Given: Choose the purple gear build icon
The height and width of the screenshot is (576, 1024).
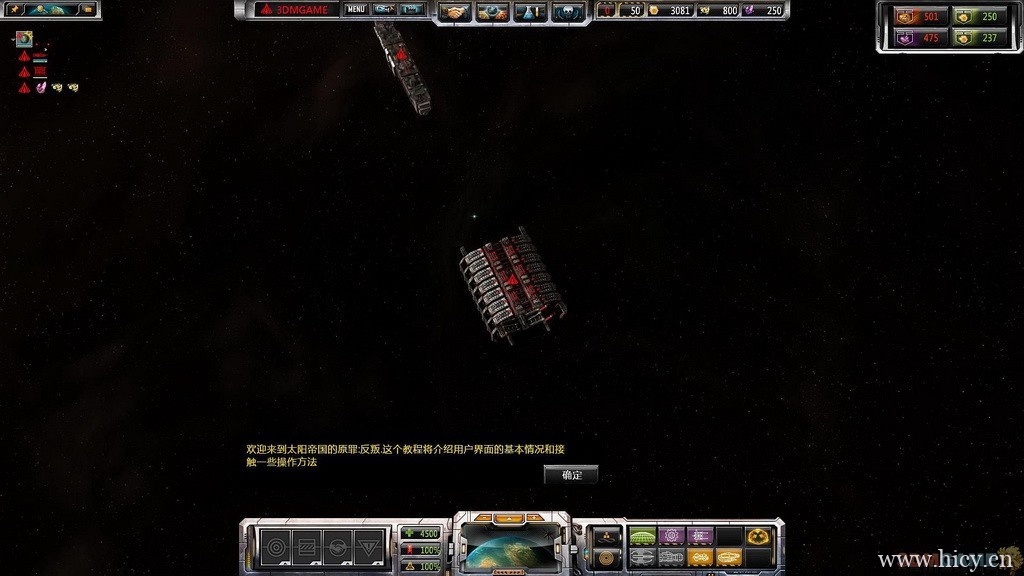Looking at the screenshot, I should 671,537.
